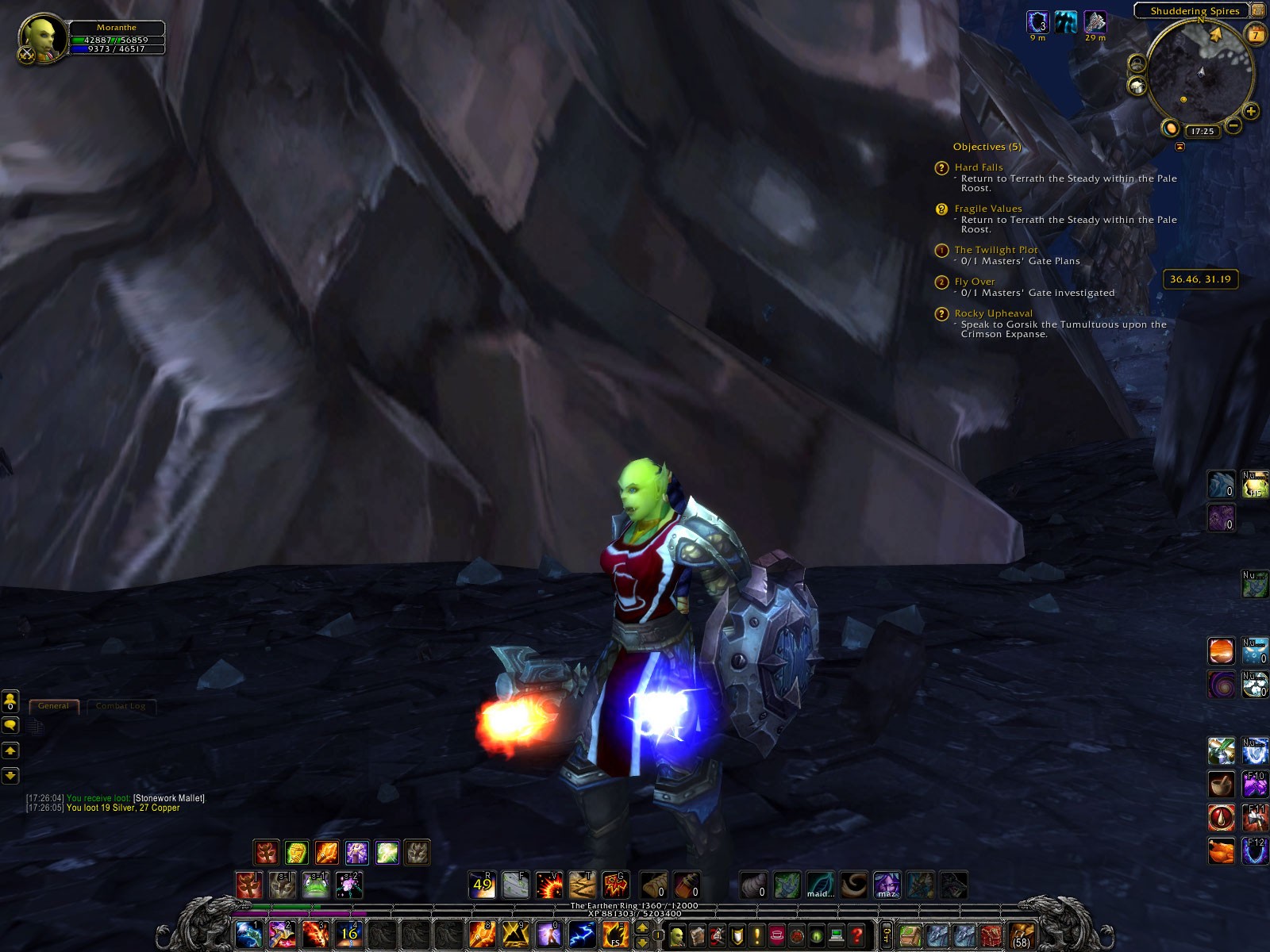Image resolution: width=1270 pixels, height=952 pixels.
Task: Open the world map button beside zone name
Action: point(1258,10)
